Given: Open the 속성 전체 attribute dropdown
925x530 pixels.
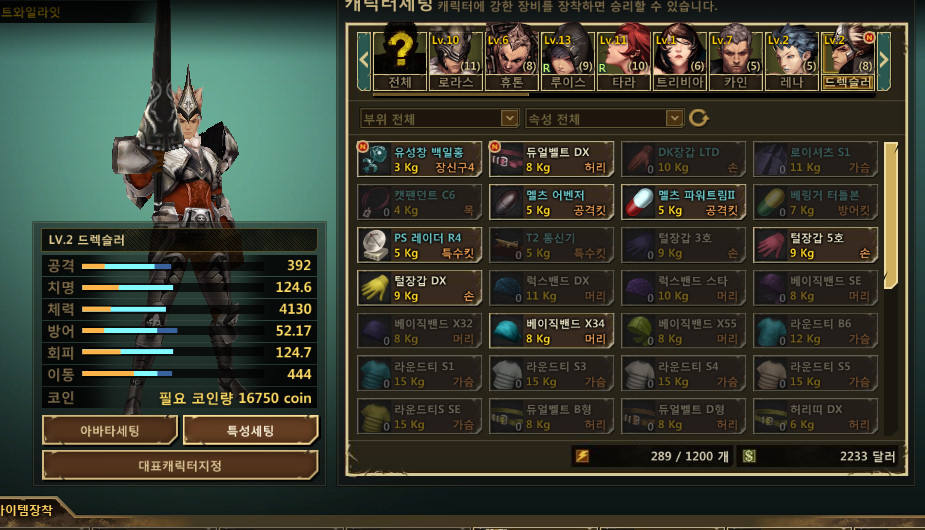Looking at the screenshot, I should coord(604,119).
